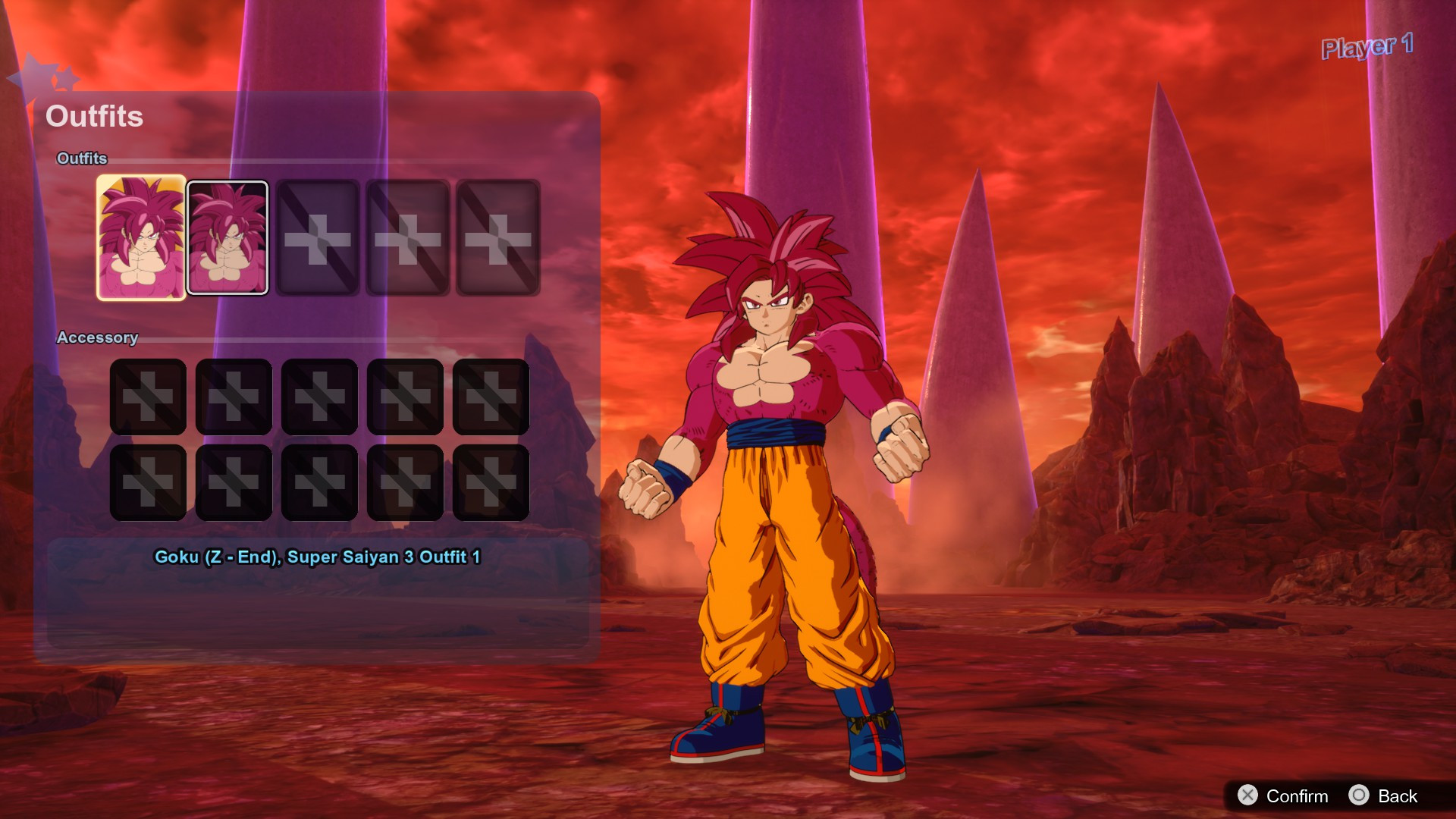Viewport: 1456px width, 819px height.
Task: Select the fourth accessory slot
Action: (405, 397)
